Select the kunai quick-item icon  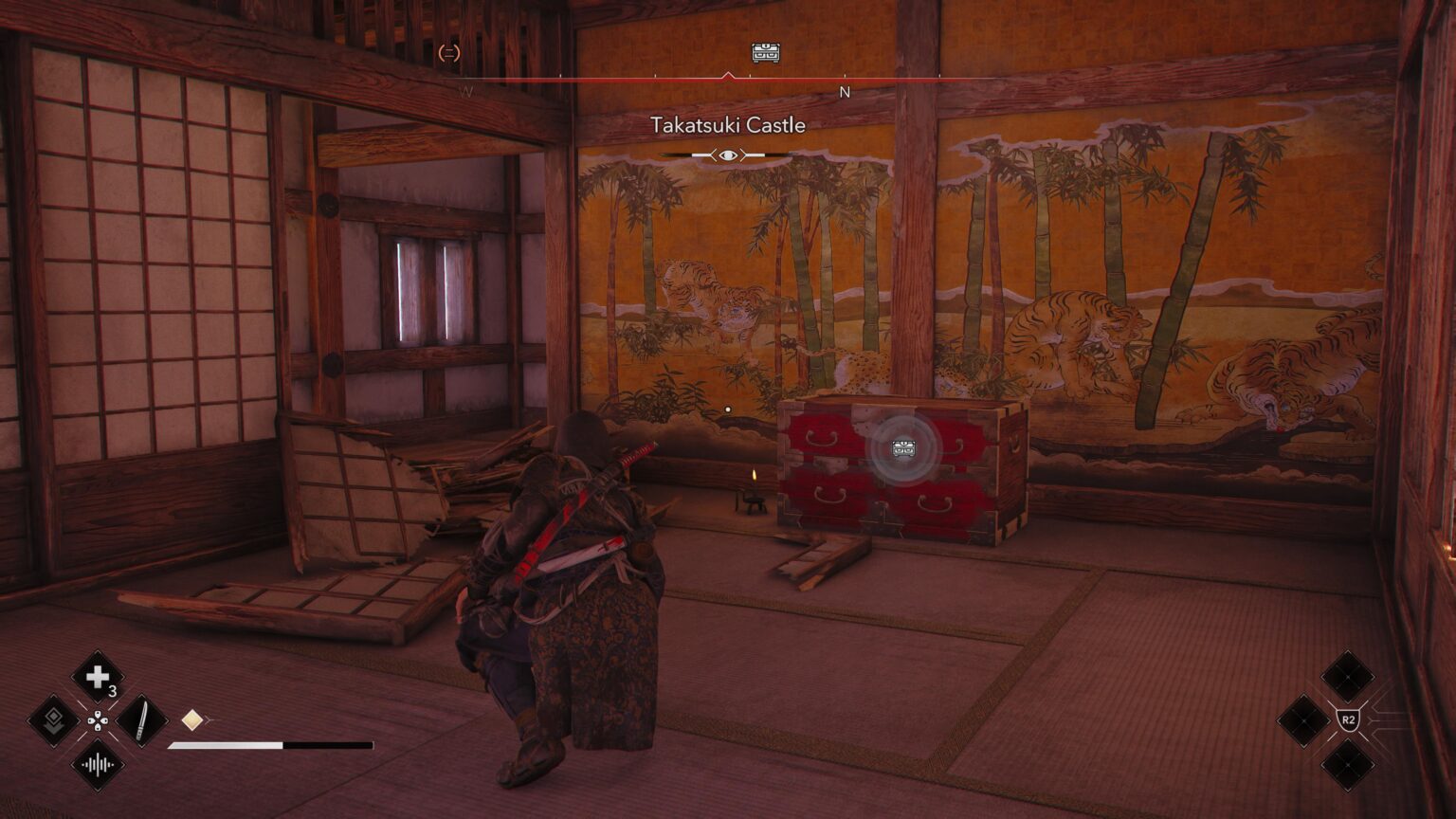[143, 720]
